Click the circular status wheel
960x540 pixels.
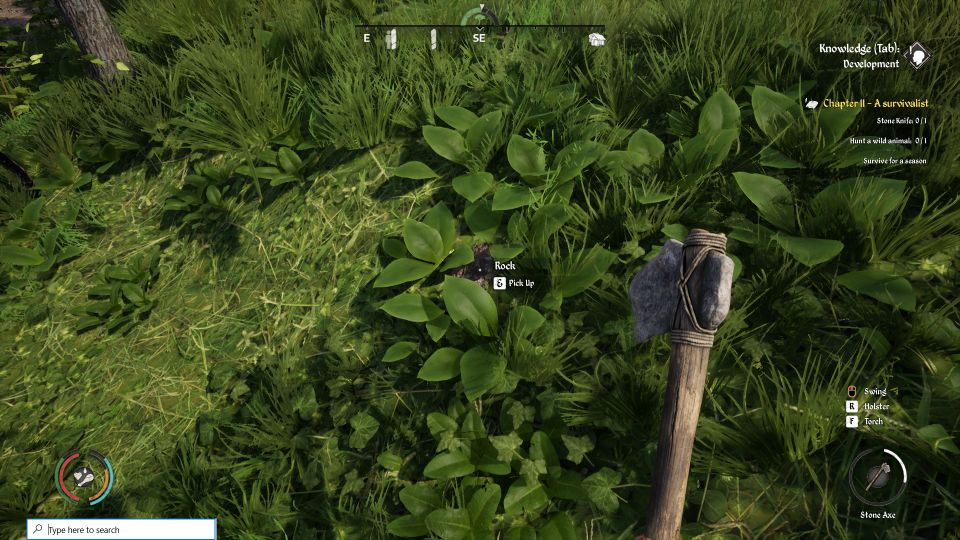[x=85, y=477]
